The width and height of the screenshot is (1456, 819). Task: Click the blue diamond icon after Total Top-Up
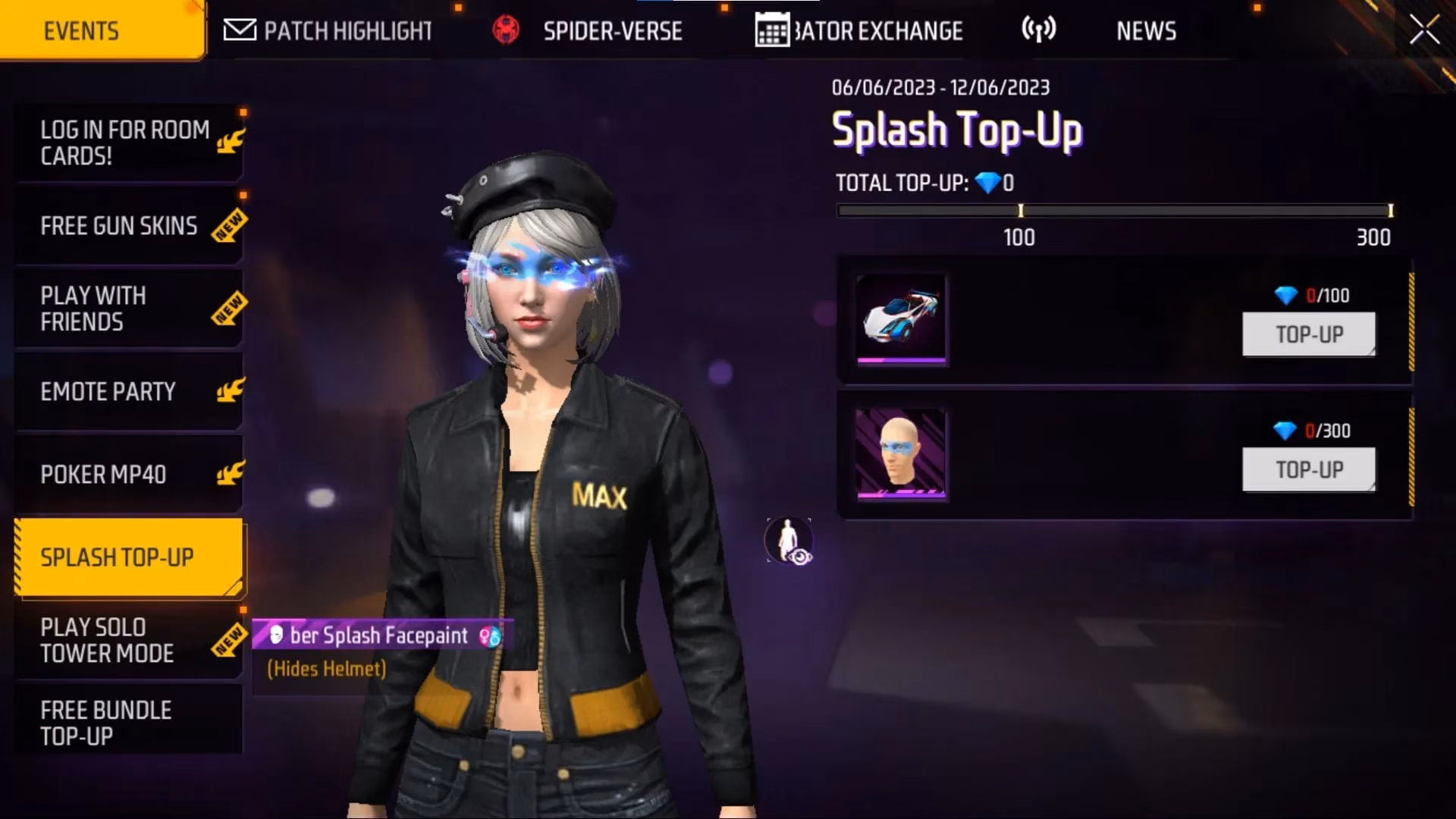[987, 183]
